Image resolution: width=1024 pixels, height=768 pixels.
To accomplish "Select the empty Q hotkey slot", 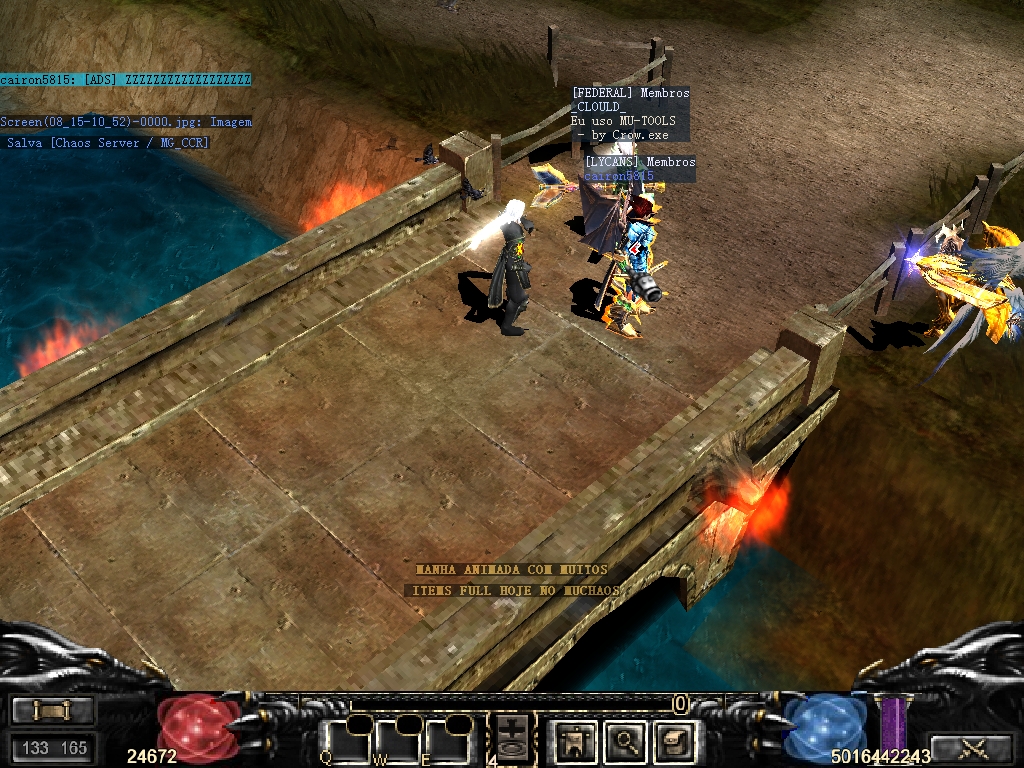I will pyautogui.click(x=344, y=744).
